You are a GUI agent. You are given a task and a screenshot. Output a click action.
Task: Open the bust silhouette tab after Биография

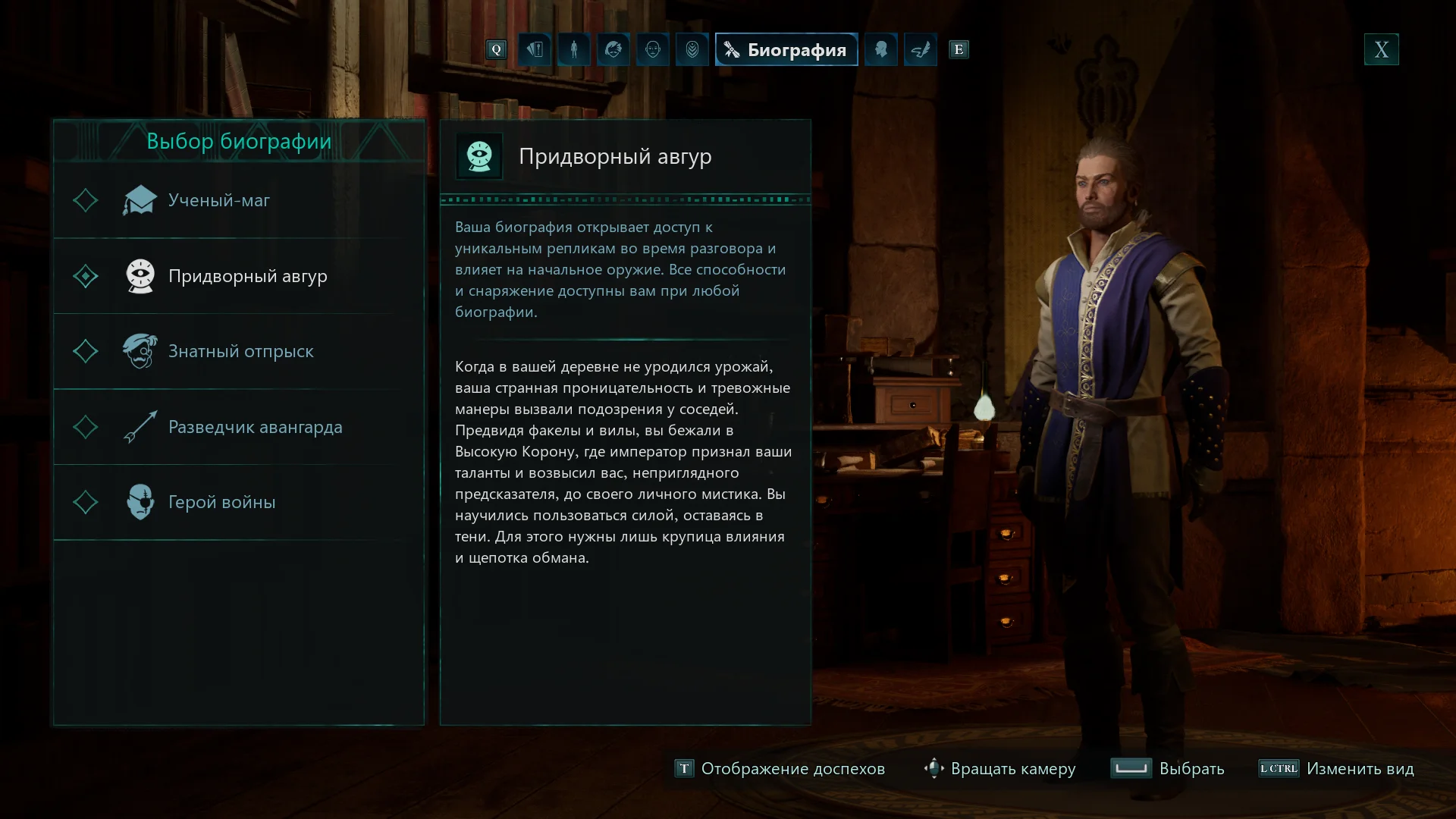[881, 49]
